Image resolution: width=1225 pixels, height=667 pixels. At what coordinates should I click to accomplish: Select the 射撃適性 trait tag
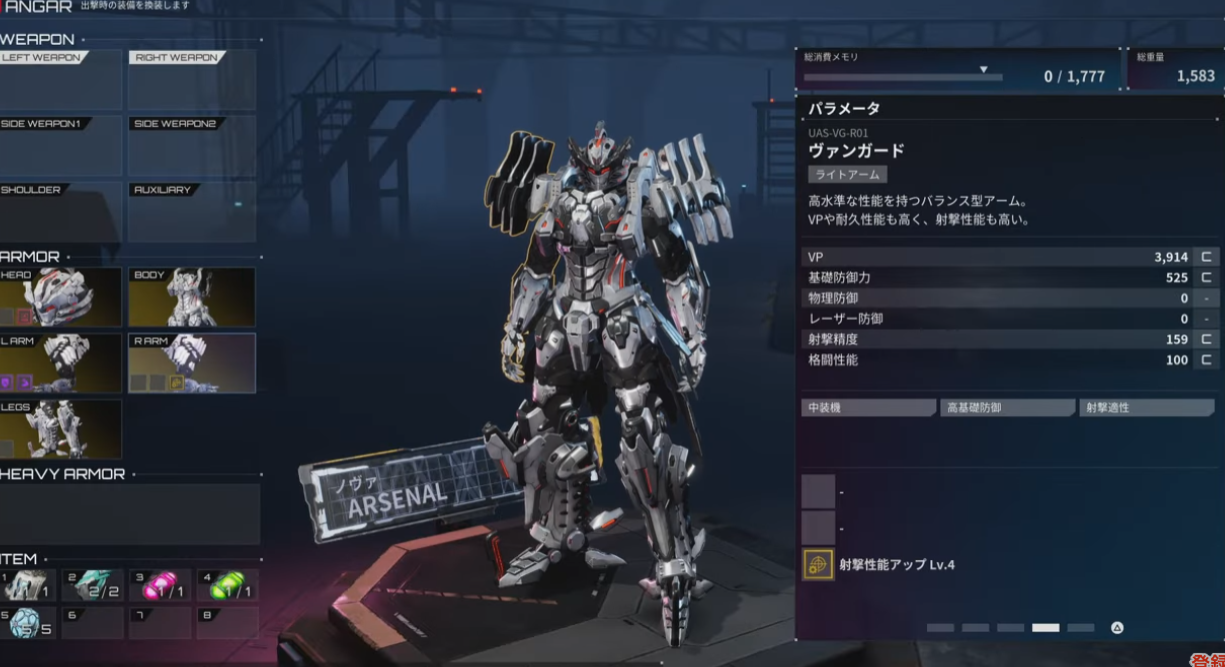point(1146,408)
